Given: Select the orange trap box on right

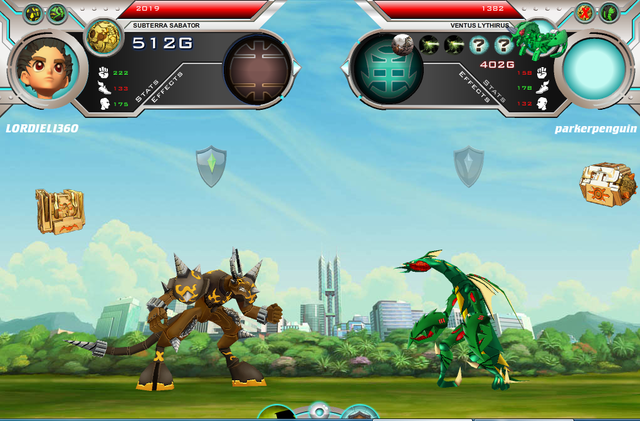Looking at the screenshot, I should [607, 184].
